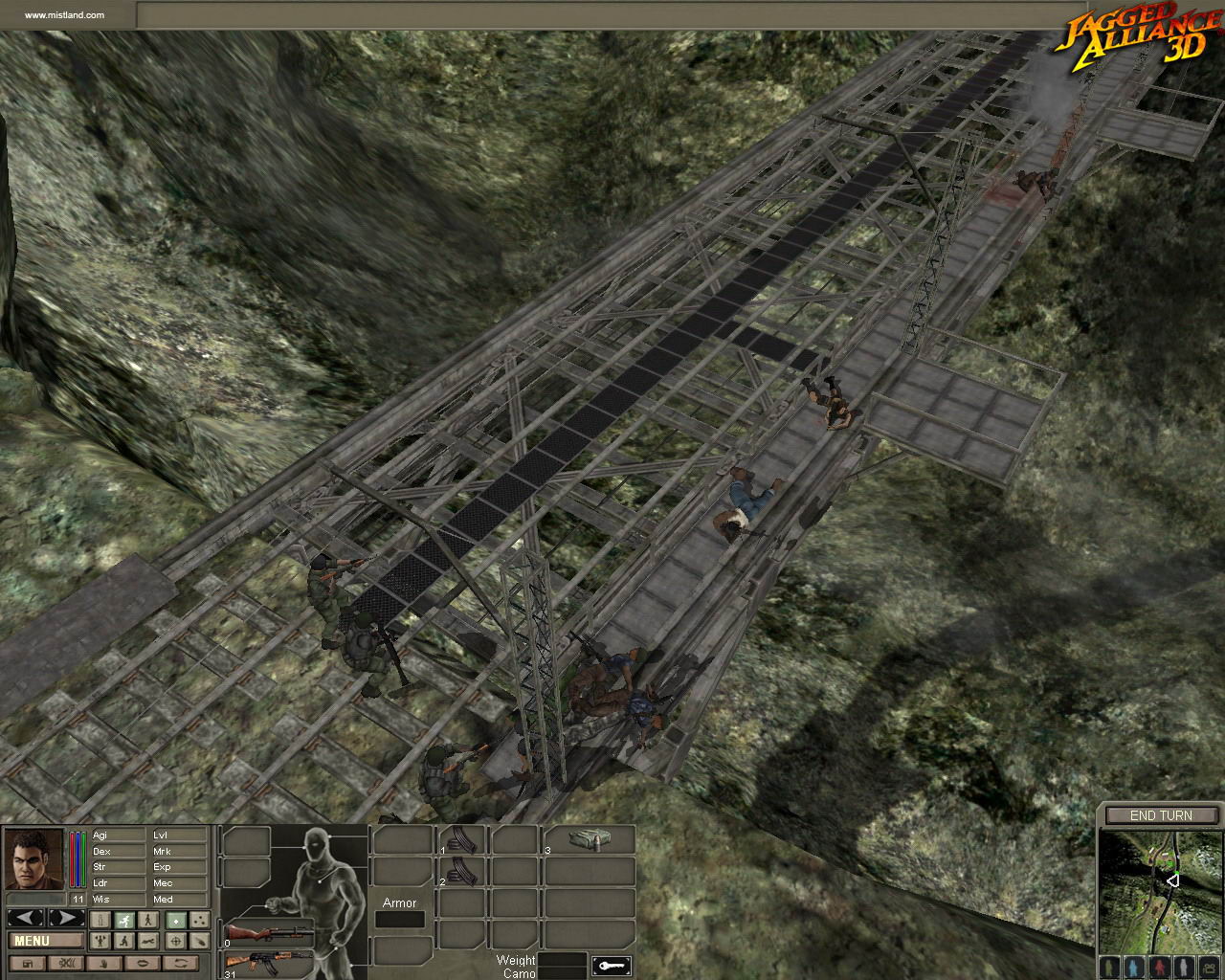Pick the ammo box inventory slot

point(590,839)
